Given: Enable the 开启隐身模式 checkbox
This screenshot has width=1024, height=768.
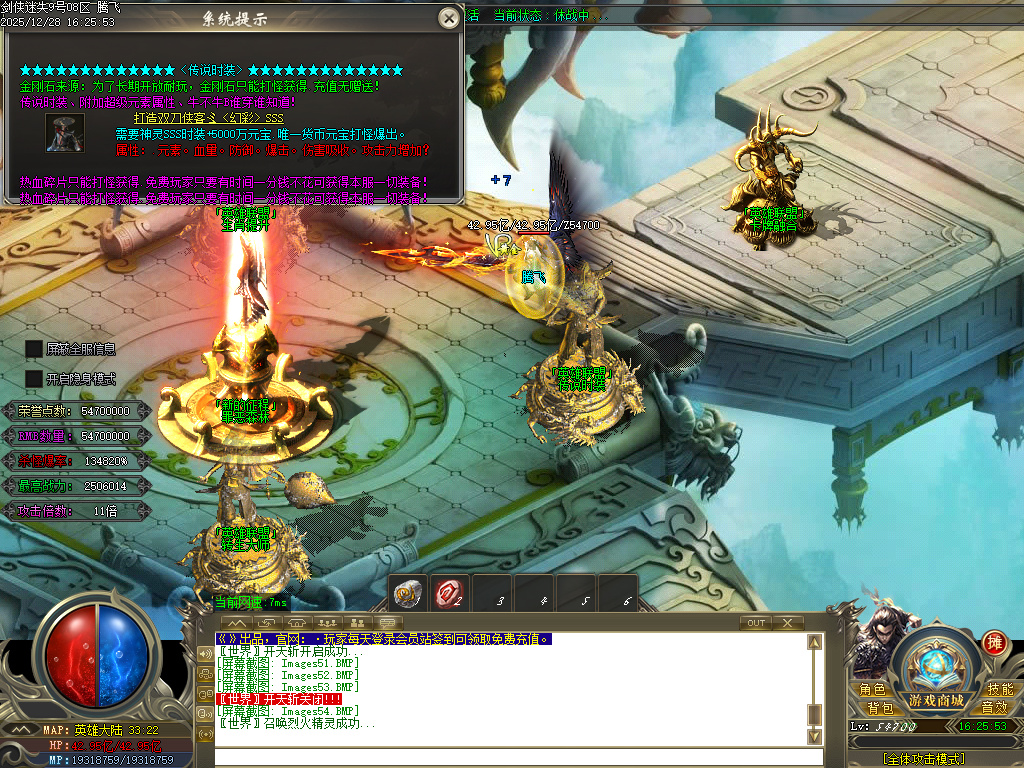Looking at the screenshot, I should (x=34, y=379).
